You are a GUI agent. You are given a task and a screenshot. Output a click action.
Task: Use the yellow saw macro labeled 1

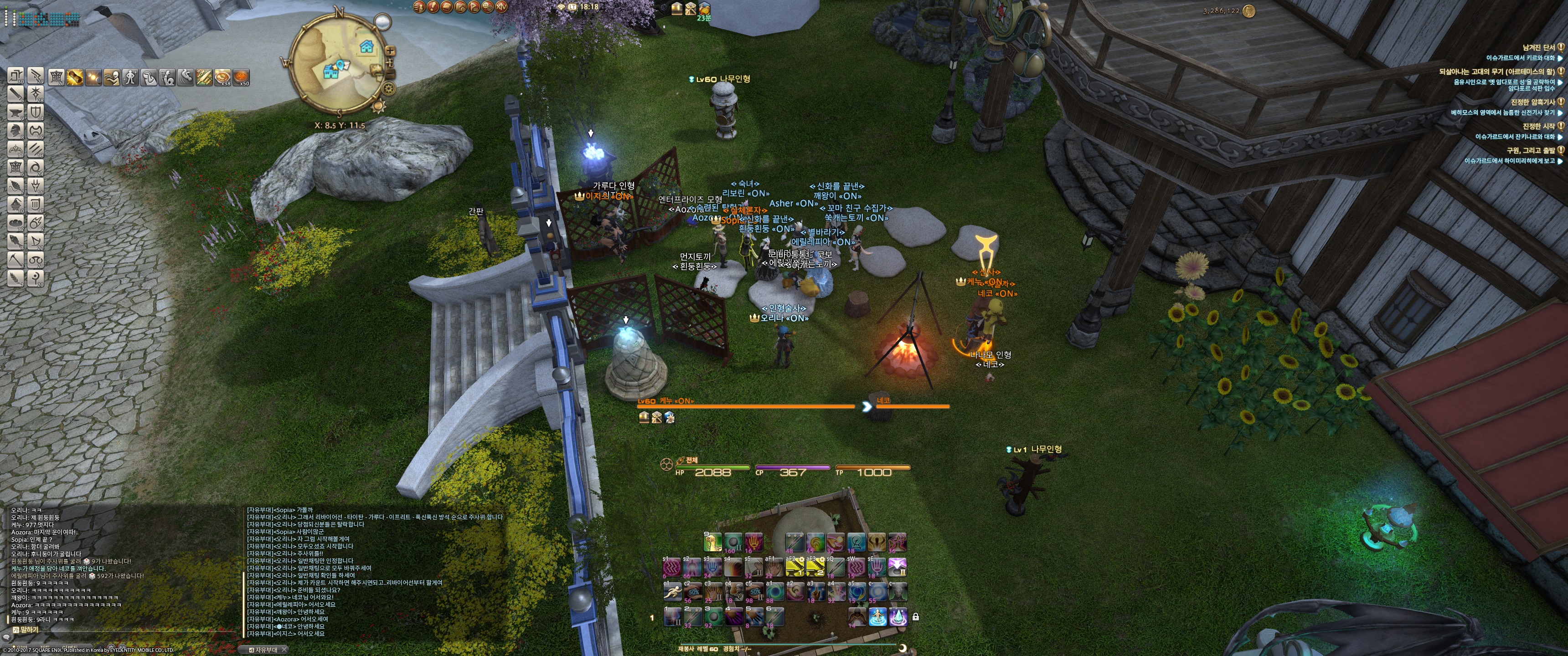tap(794, 567)
